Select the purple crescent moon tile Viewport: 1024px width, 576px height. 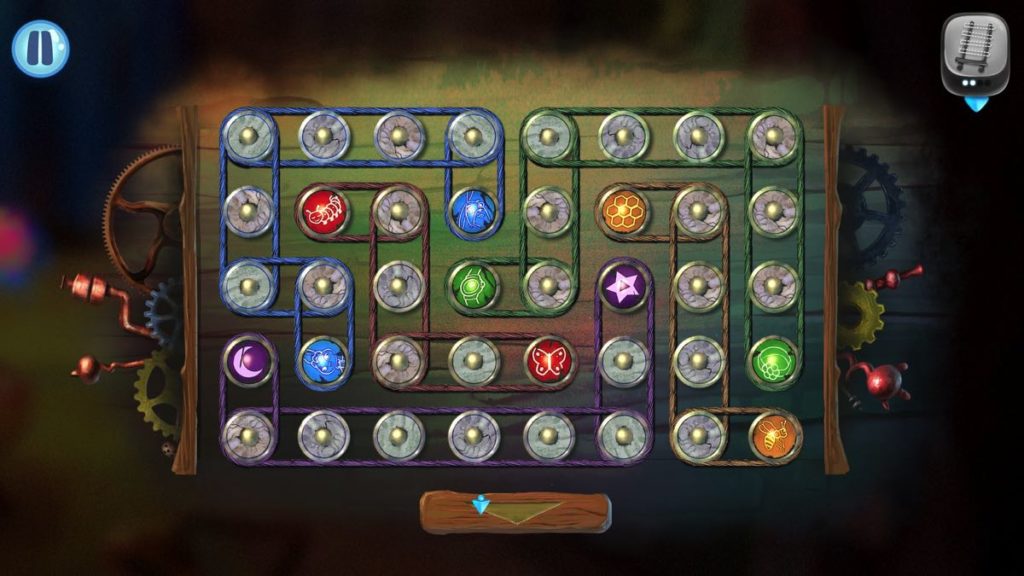click(x=248, y=360)
